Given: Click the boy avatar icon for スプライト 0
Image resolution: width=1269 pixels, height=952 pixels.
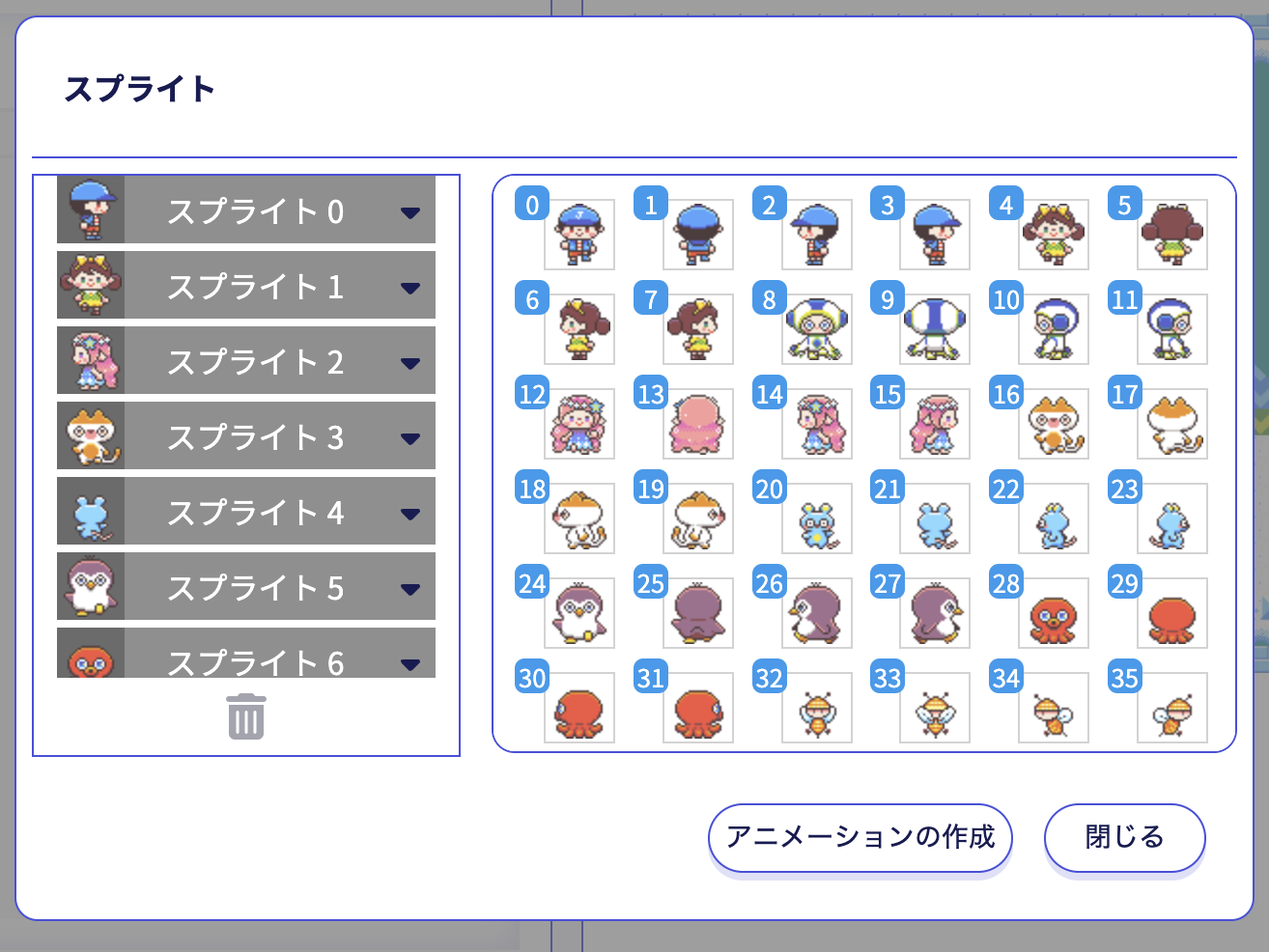Looking at the screenshot, I should (89, 210).
